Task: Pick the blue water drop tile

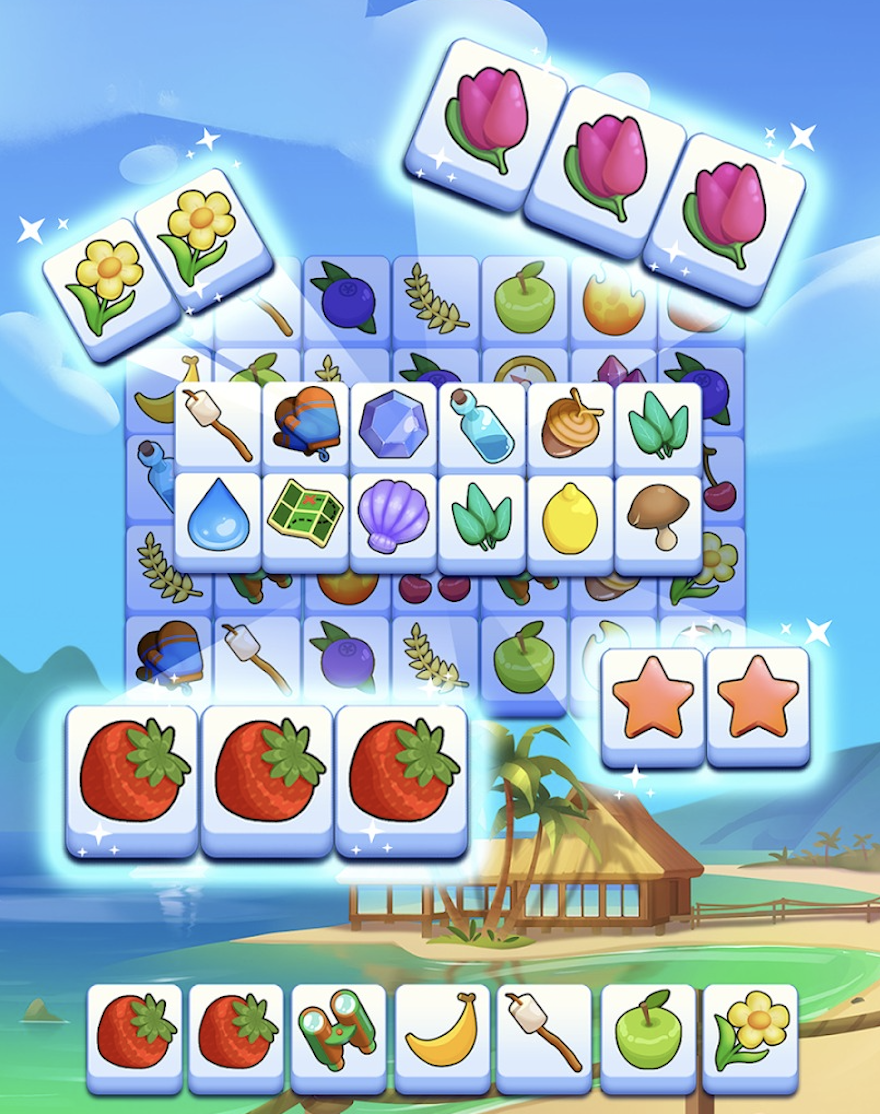Action: (217, 517)
